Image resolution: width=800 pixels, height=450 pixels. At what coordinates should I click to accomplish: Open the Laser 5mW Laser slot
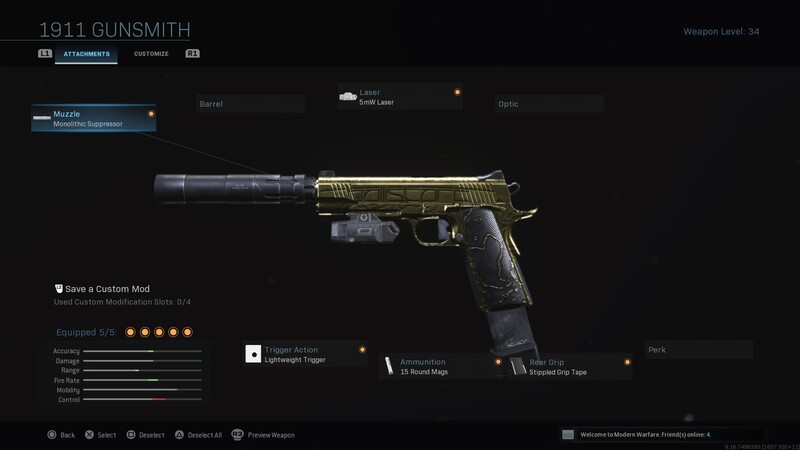click(400, 97)
